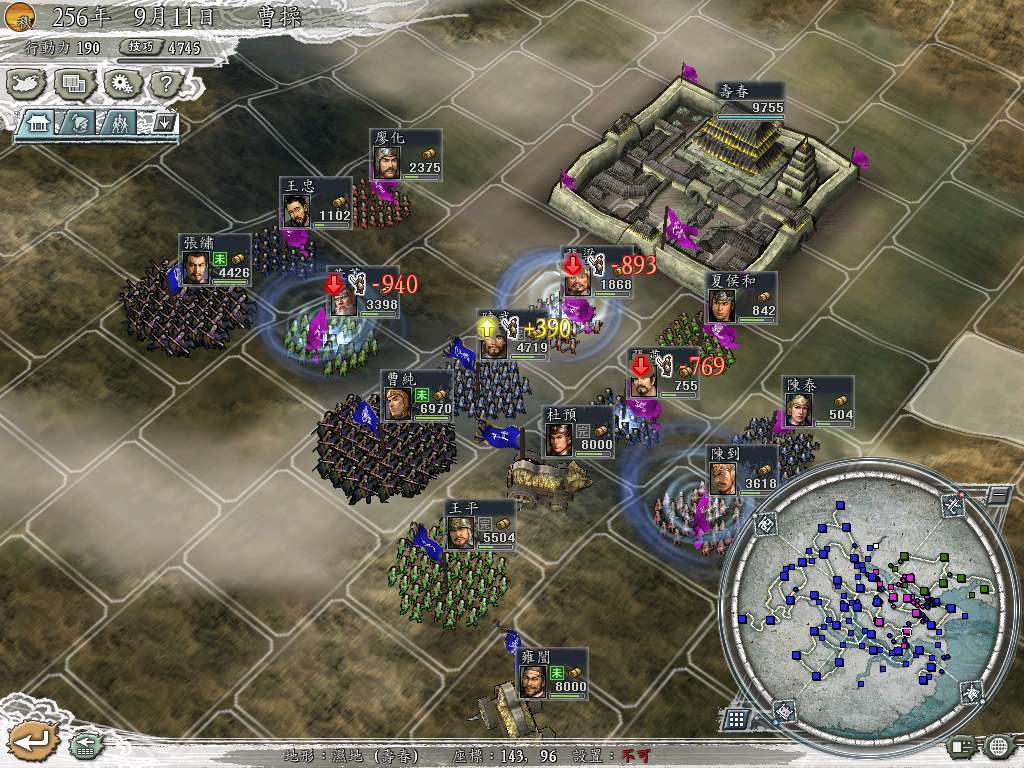1024x768 pixels.
Task: Select 張繡's unit with 4426 troops
Action: (x=214, y=261)
